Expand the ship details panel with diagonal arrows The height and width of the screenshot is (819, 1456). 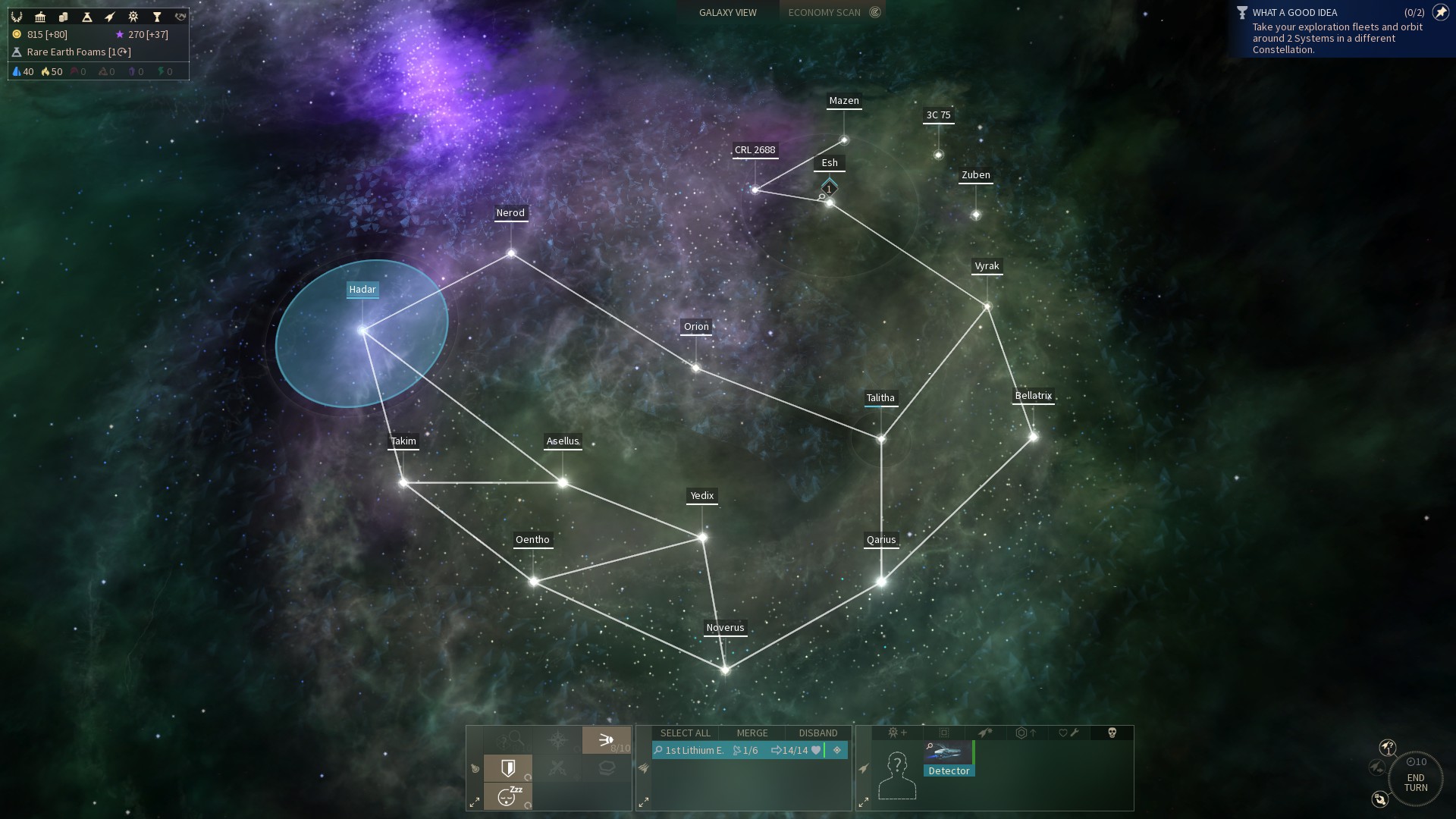pyautogui.click(x=863, y=802)
